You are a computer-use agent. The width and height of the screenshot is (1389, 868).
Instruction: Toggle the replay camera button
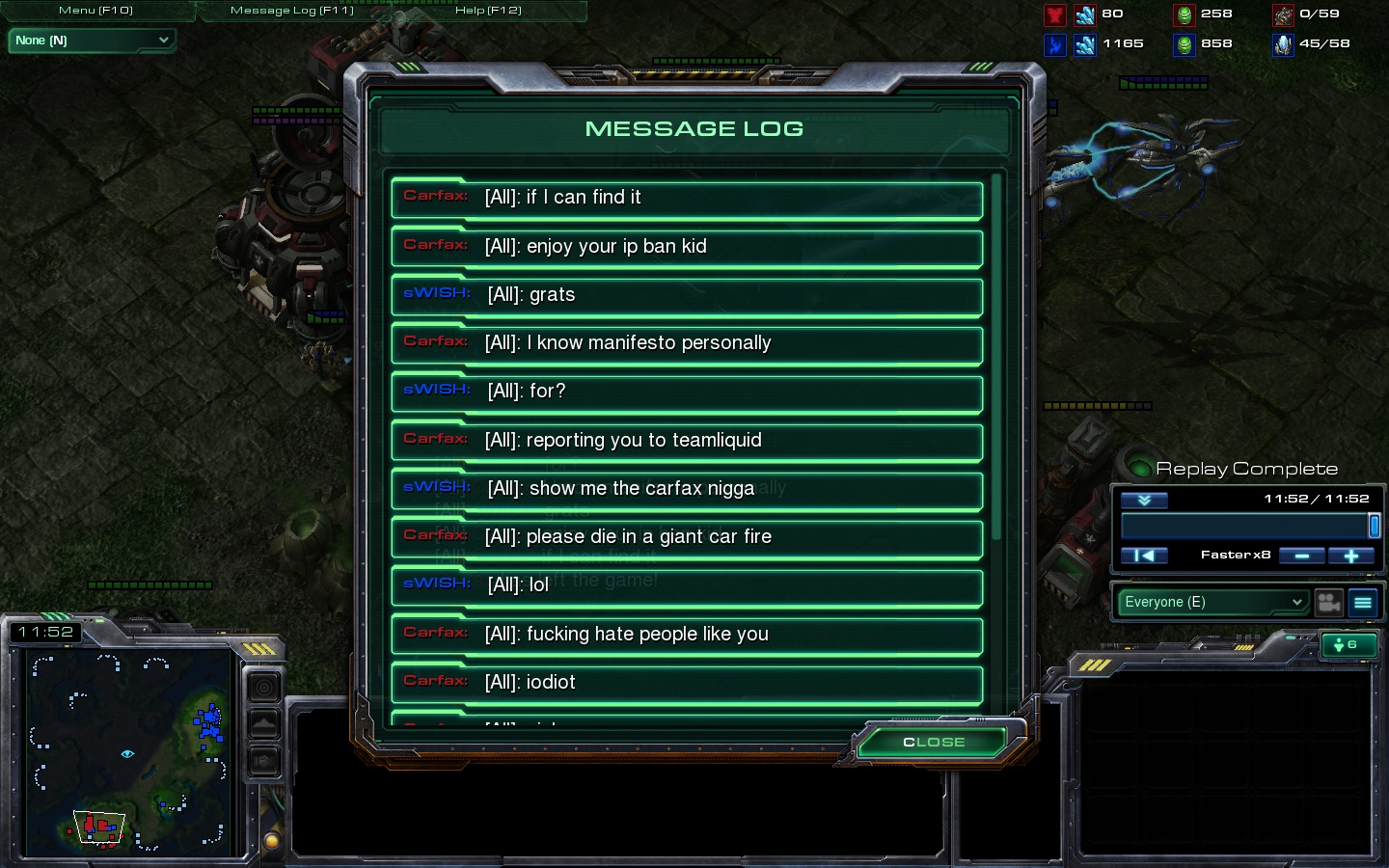1329,603
